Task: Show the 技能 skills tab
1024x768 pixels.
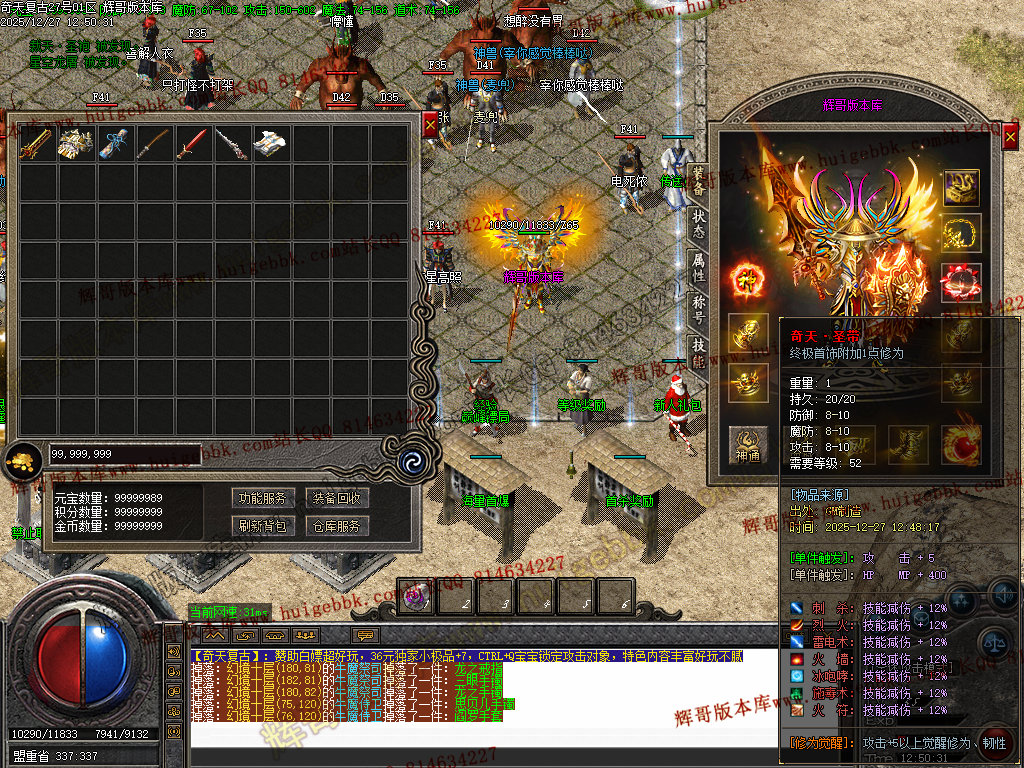Action: click(698, 350)
